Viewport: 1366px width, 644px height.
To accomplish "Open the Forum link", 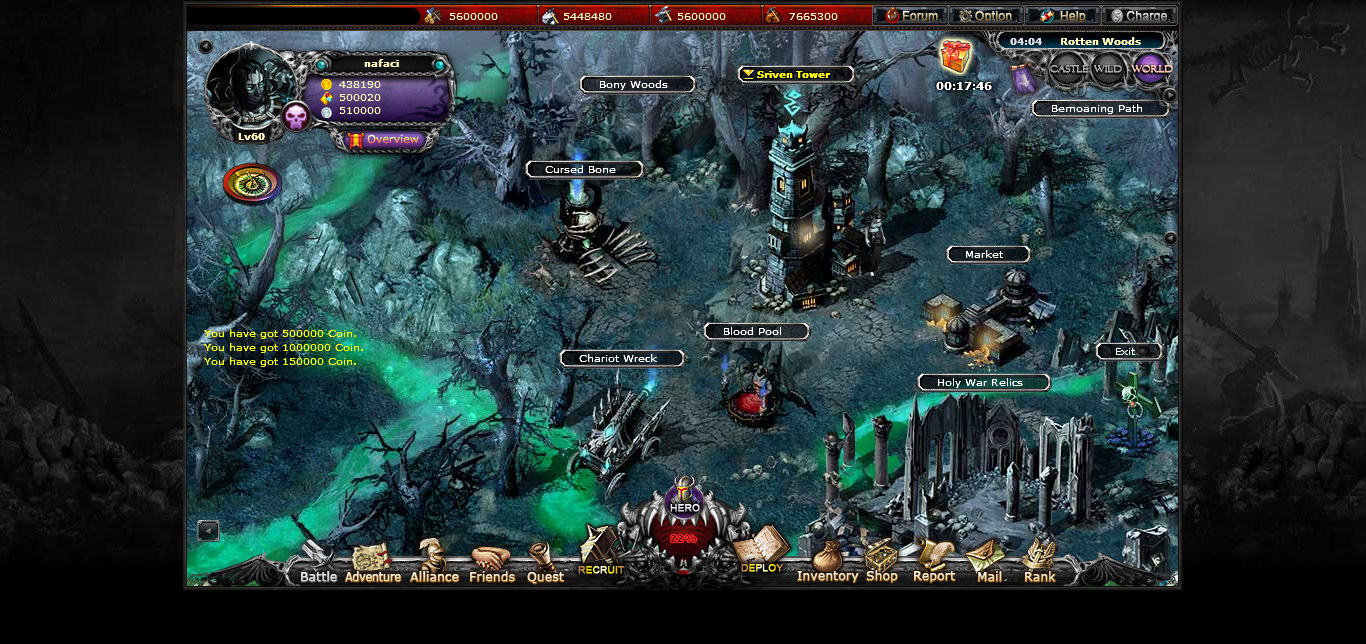I will [x=910, y=16].
